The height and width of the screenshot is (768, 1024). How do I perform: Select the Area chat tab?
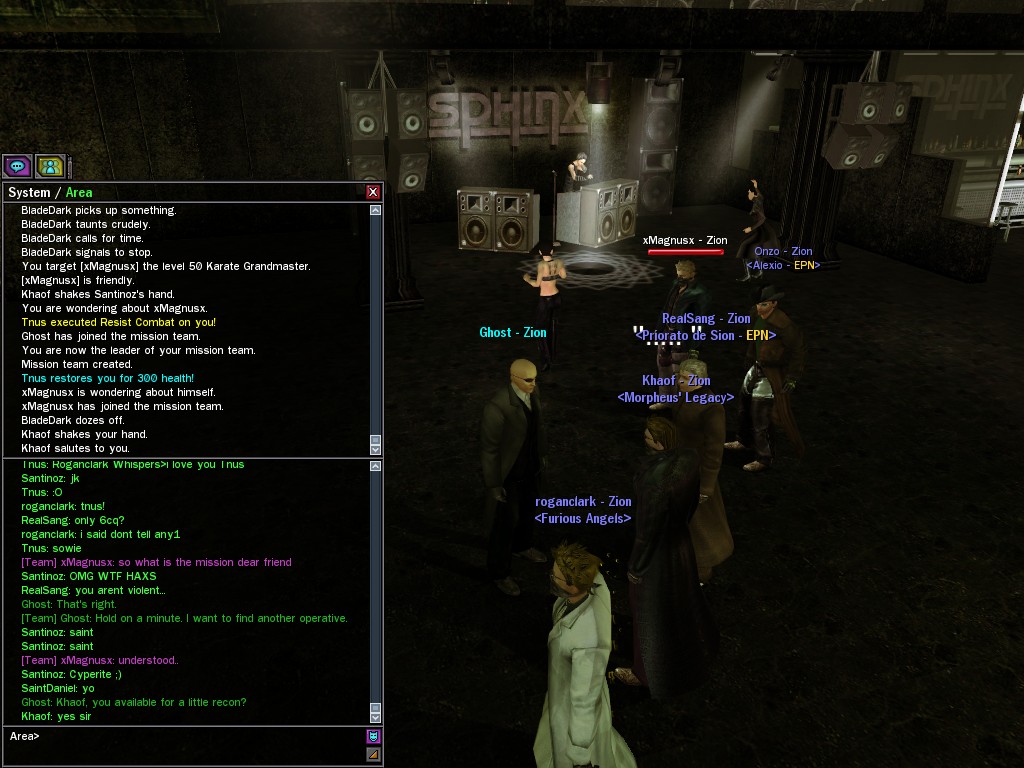click(x=79, y=192)
